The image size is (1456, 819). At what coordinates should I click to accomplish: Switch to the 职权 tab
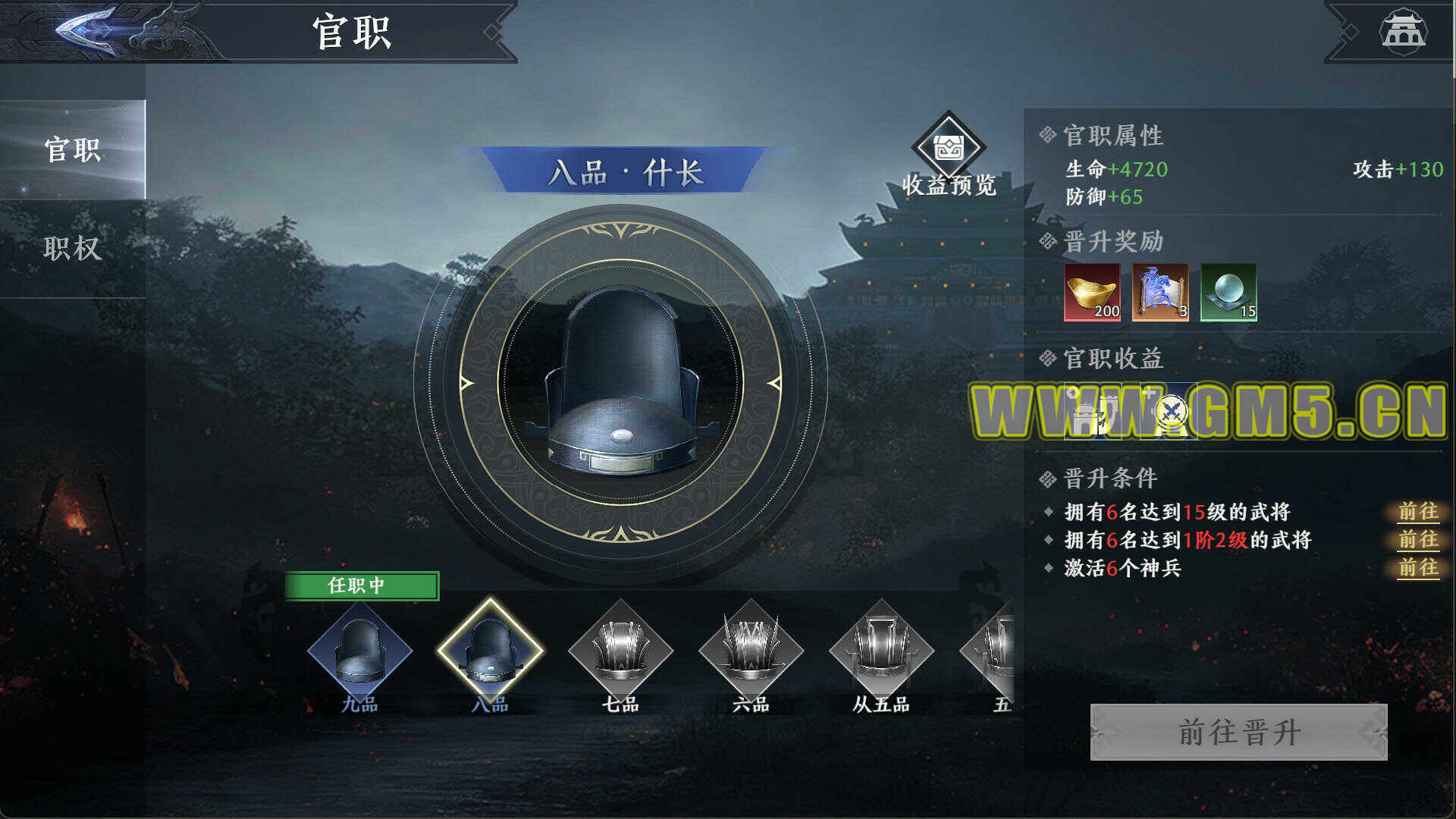pyautogui.click(x=73, y=248)
